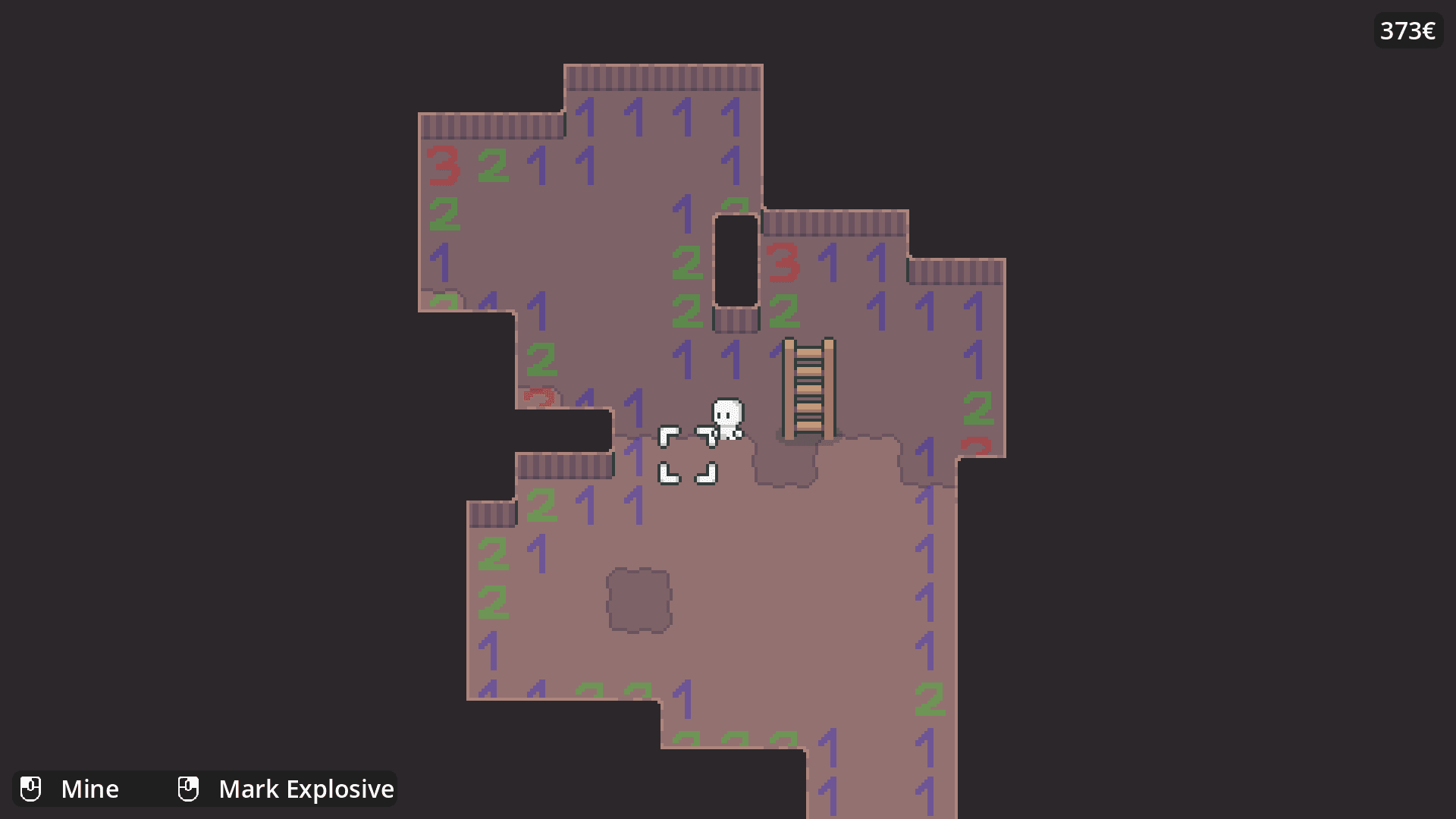Click the dark pit opening near the top
Image resolution: width=1456 pixels, height=819 pixels.
735,262
